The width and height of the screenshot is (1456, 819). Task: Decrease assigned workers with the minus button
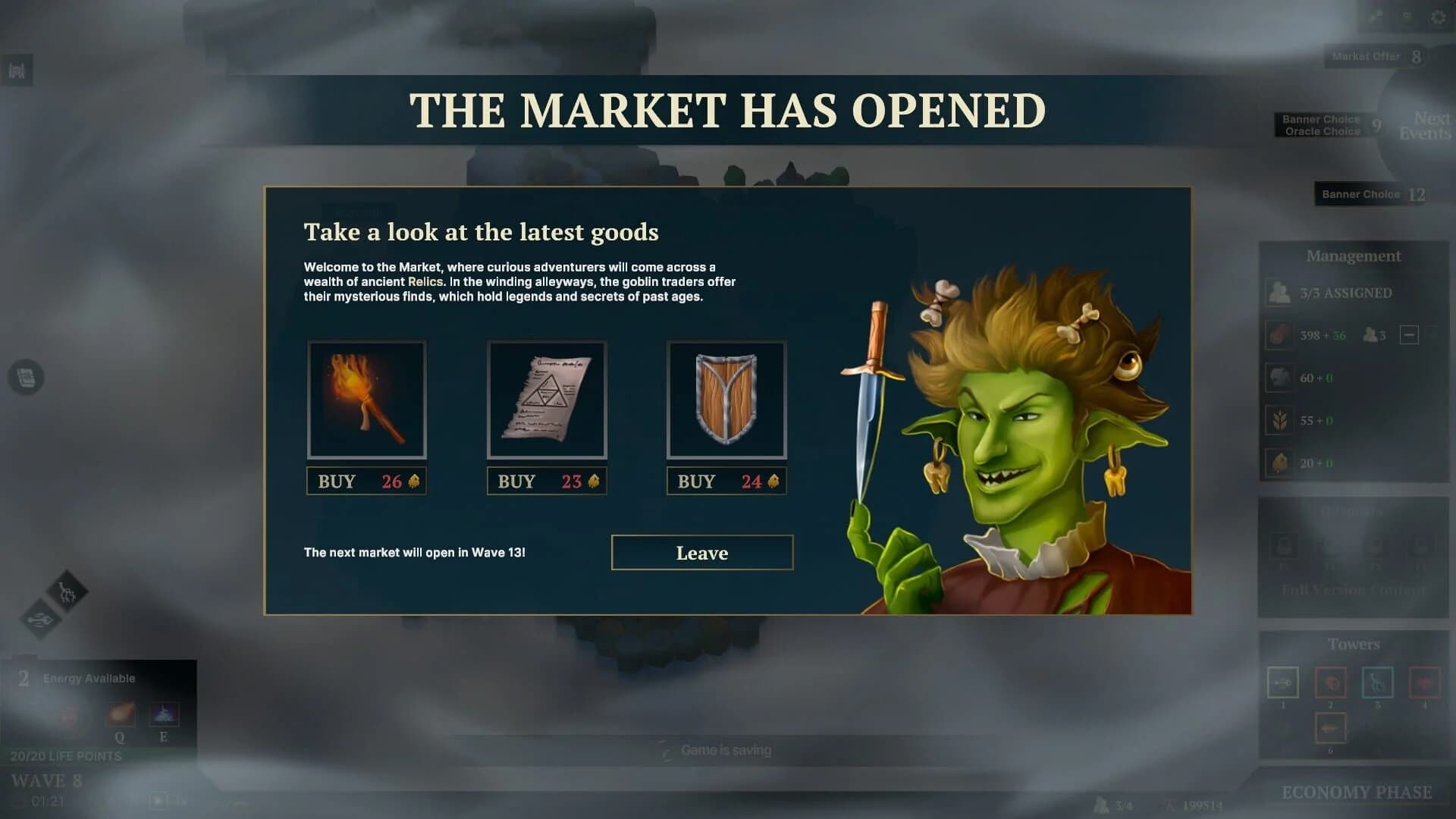click(x=1408, y=334)
